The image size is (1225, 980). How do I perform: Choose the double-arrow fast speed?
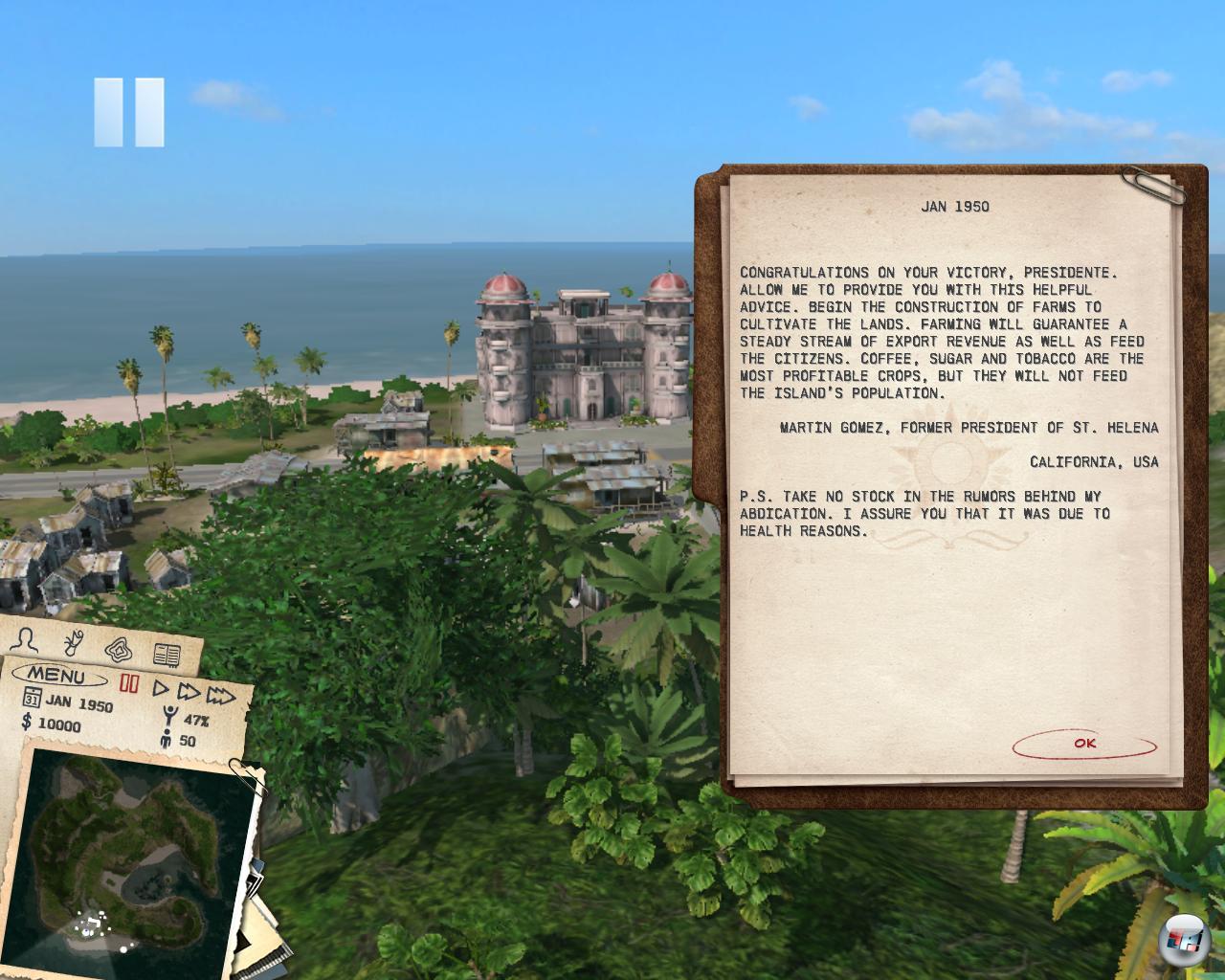[x=189, y=691]
